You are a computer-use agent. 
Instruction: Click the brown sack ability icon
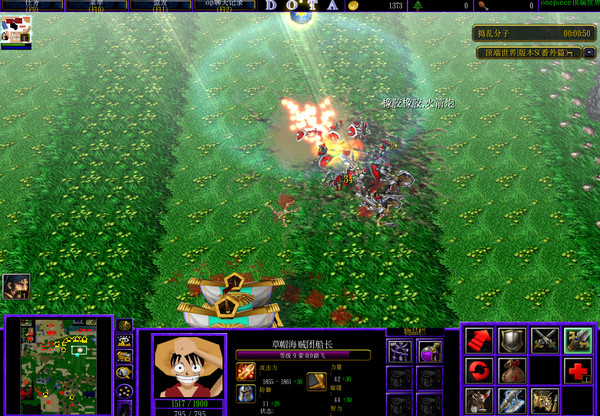click(512, 371)
